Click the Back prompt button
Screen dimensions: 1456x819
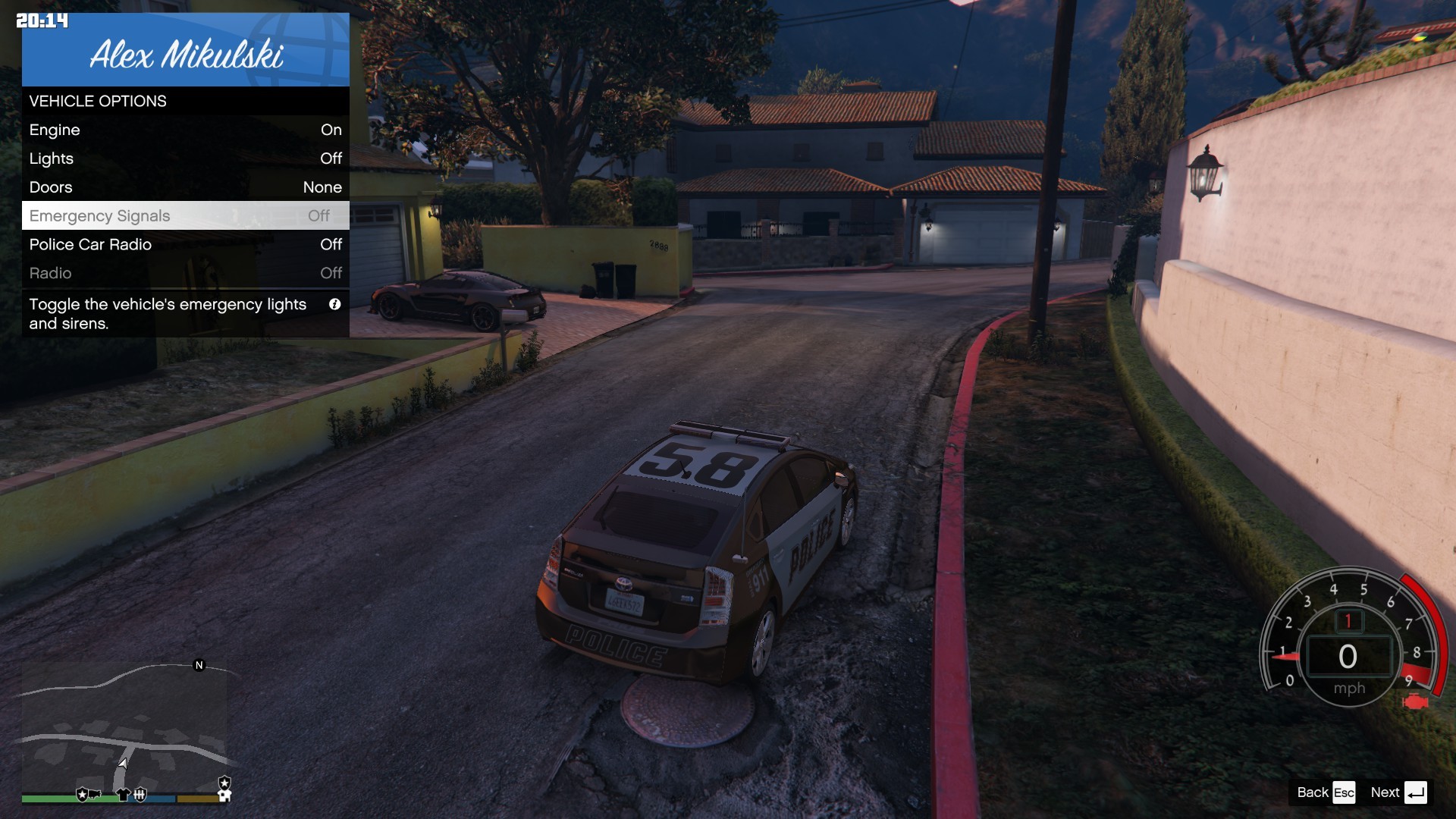click(1326, 792)
